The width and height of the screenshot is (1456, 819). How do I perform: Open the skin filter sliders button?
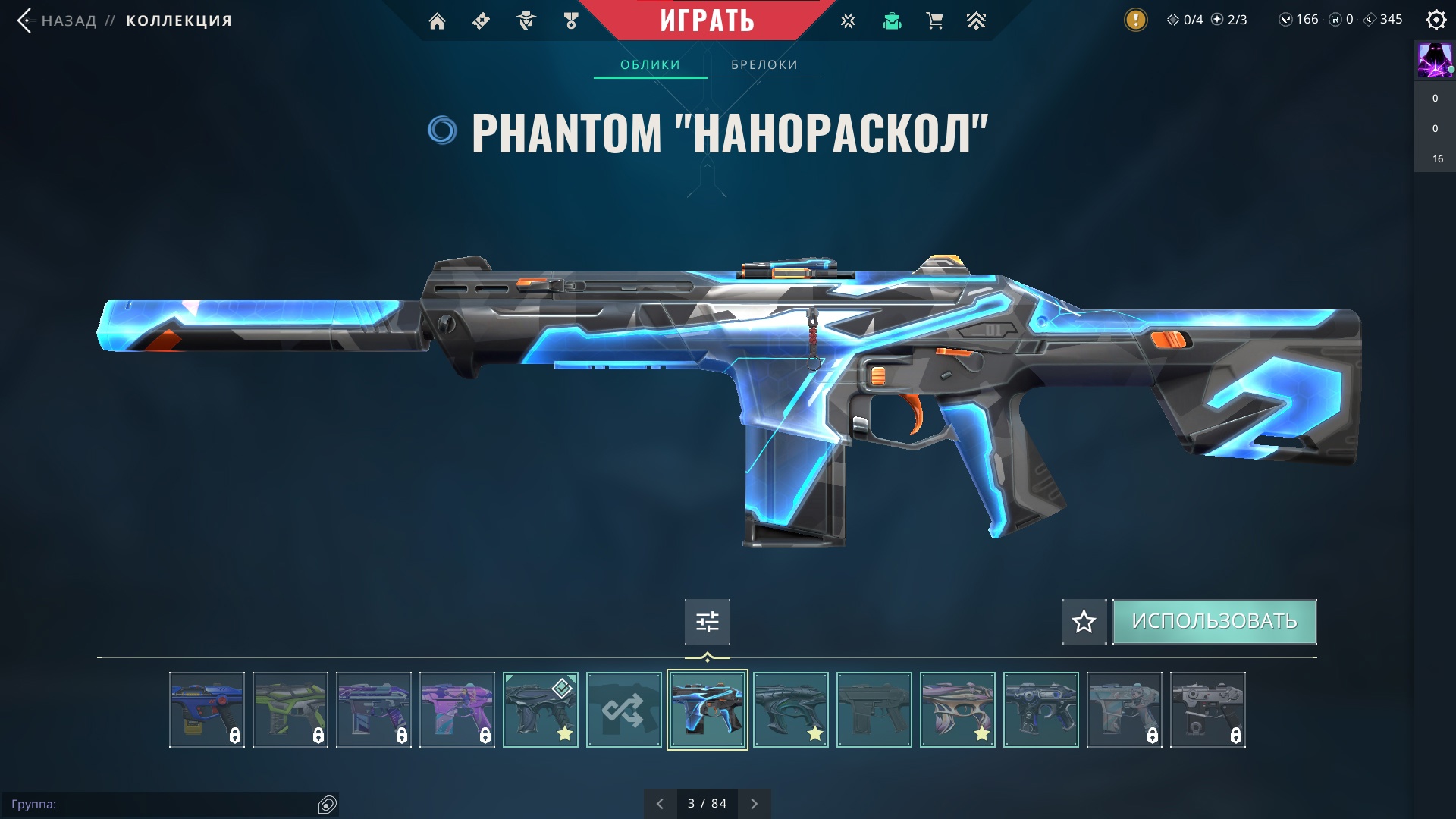point(707,622)
